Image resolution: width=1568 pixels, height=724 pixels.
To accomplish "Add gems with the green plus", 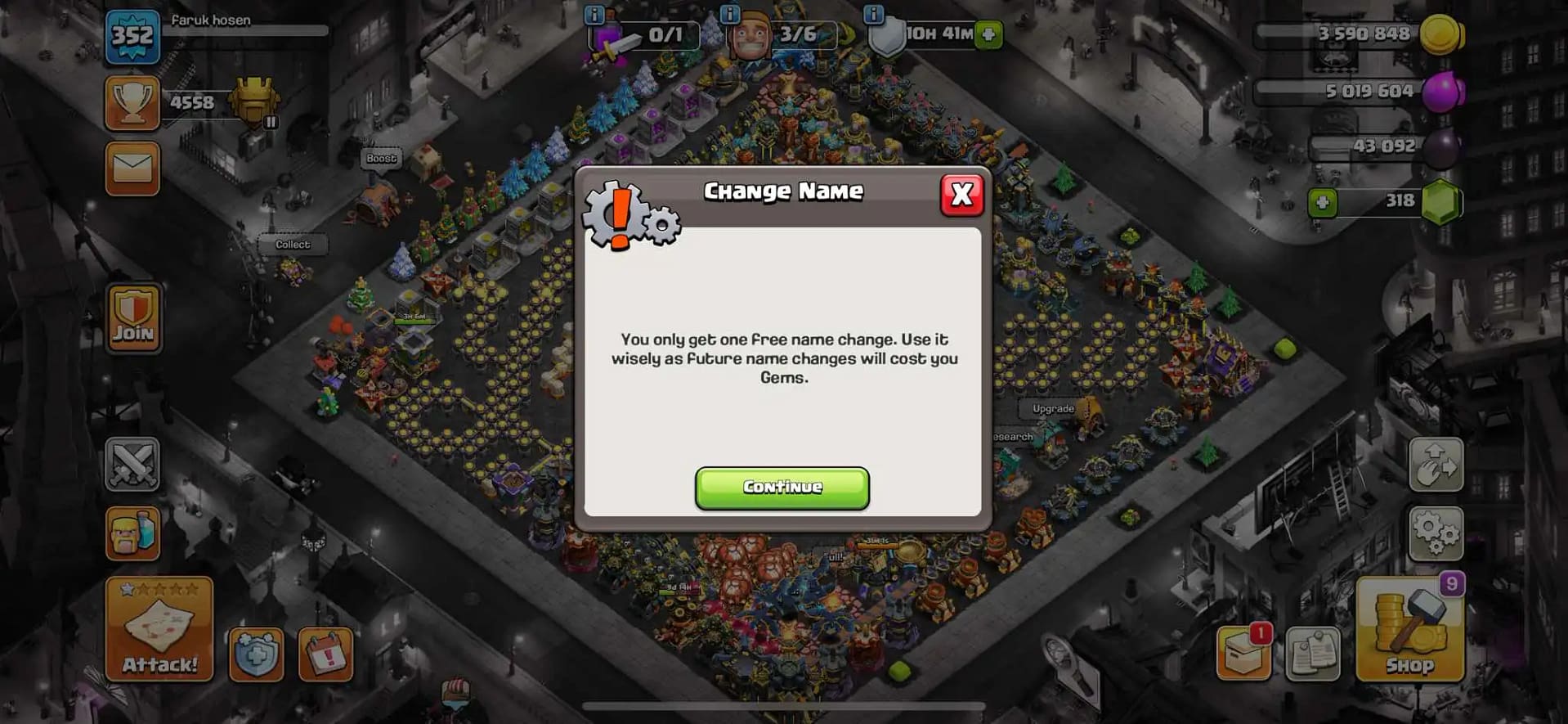I will pos(1322,202).
